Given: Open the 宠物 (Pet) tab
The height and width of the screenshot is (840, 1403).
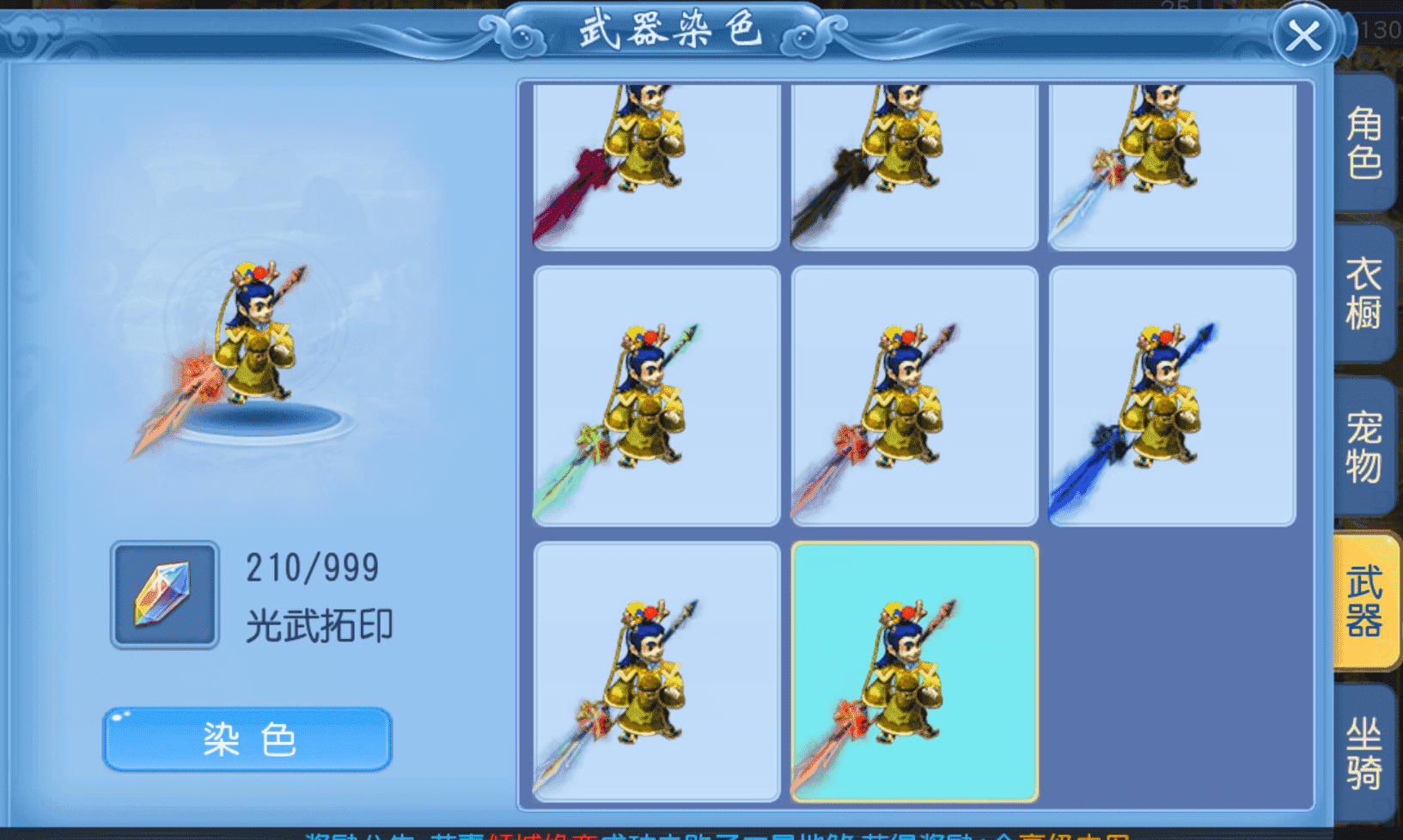Looking at the screenshot, I should click(x=1365, y=451).
